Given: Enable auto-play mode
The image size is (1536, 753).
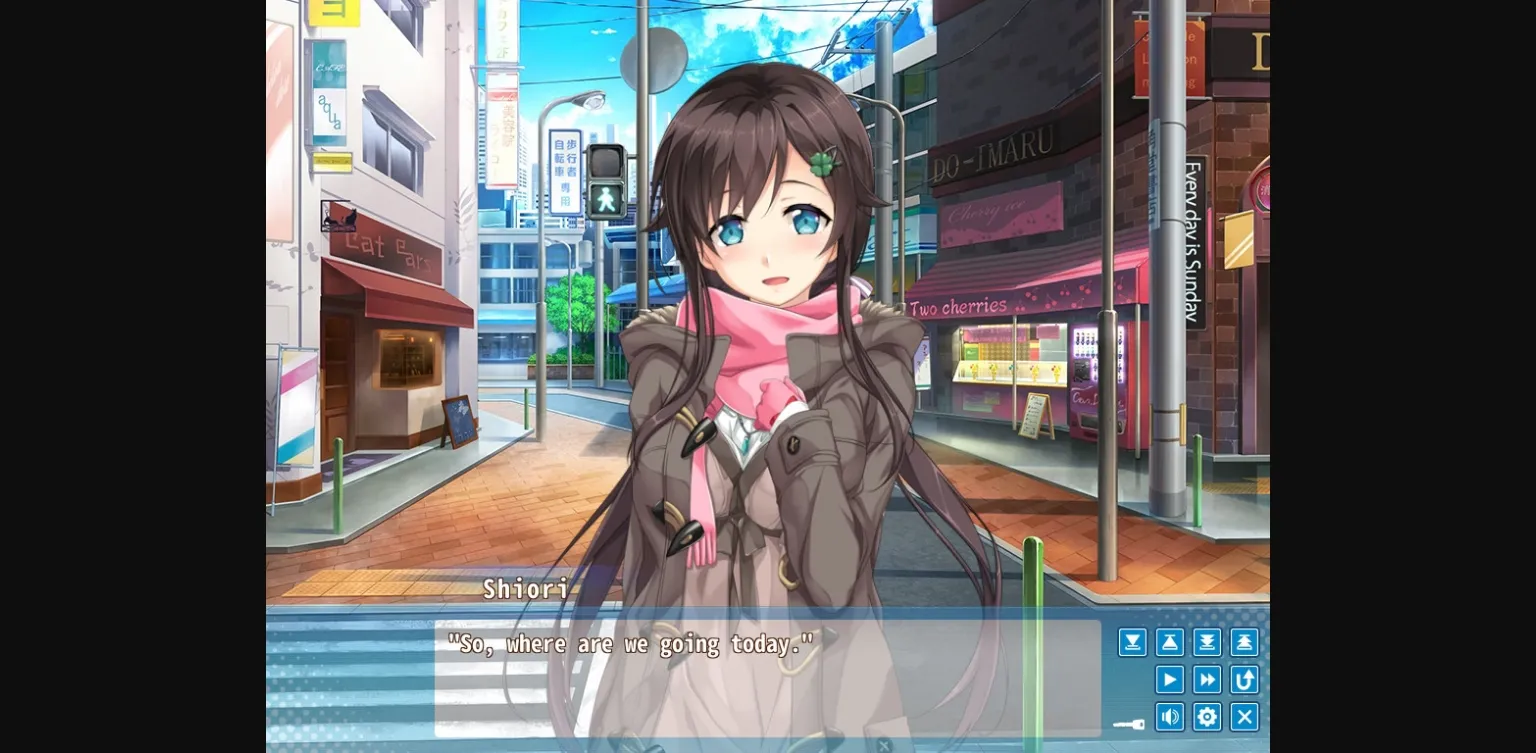Looking at the screenshot, I should point(1169,679).
